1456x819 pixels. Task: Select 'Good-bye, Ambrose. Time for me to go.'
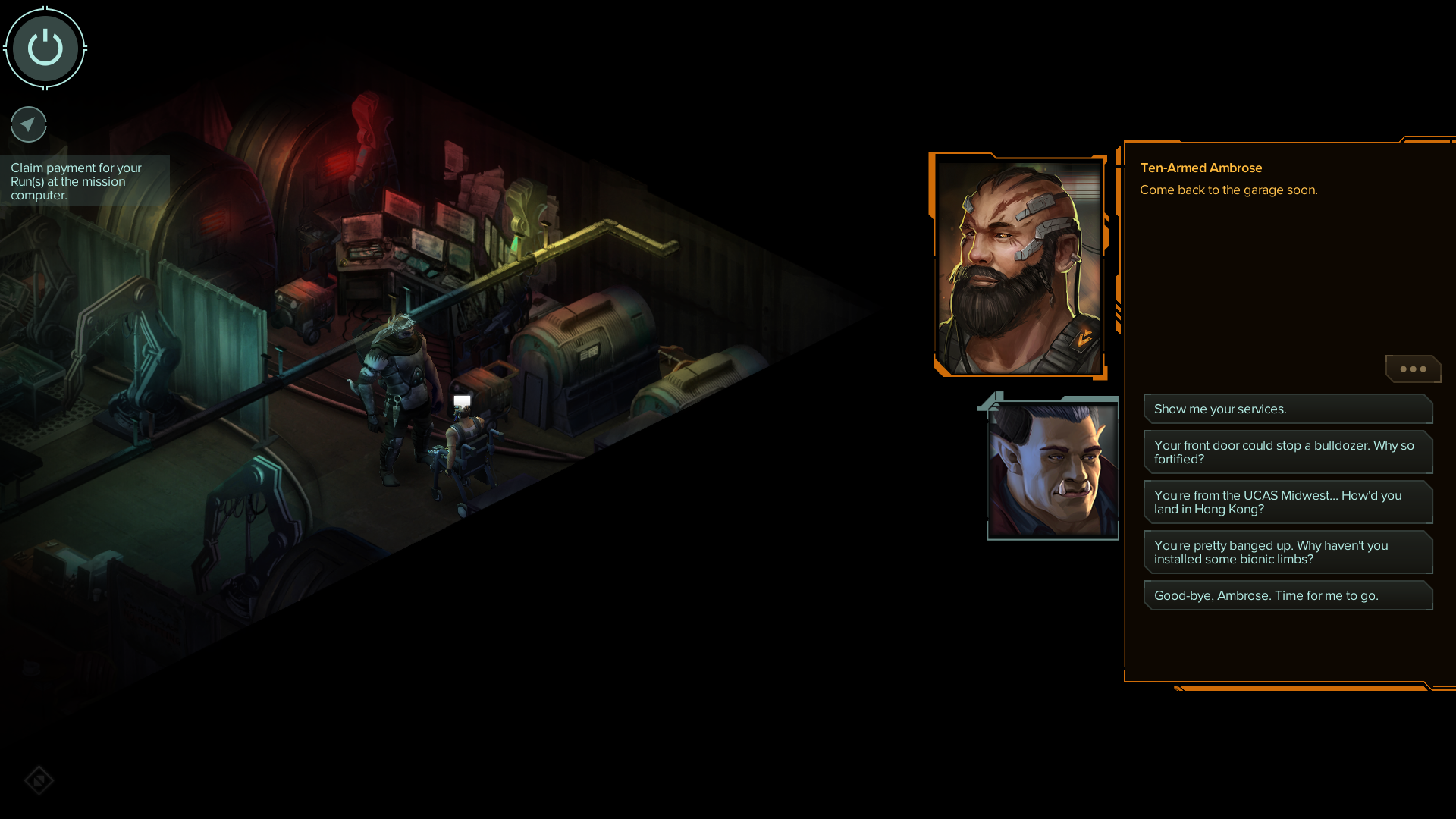1287,595
